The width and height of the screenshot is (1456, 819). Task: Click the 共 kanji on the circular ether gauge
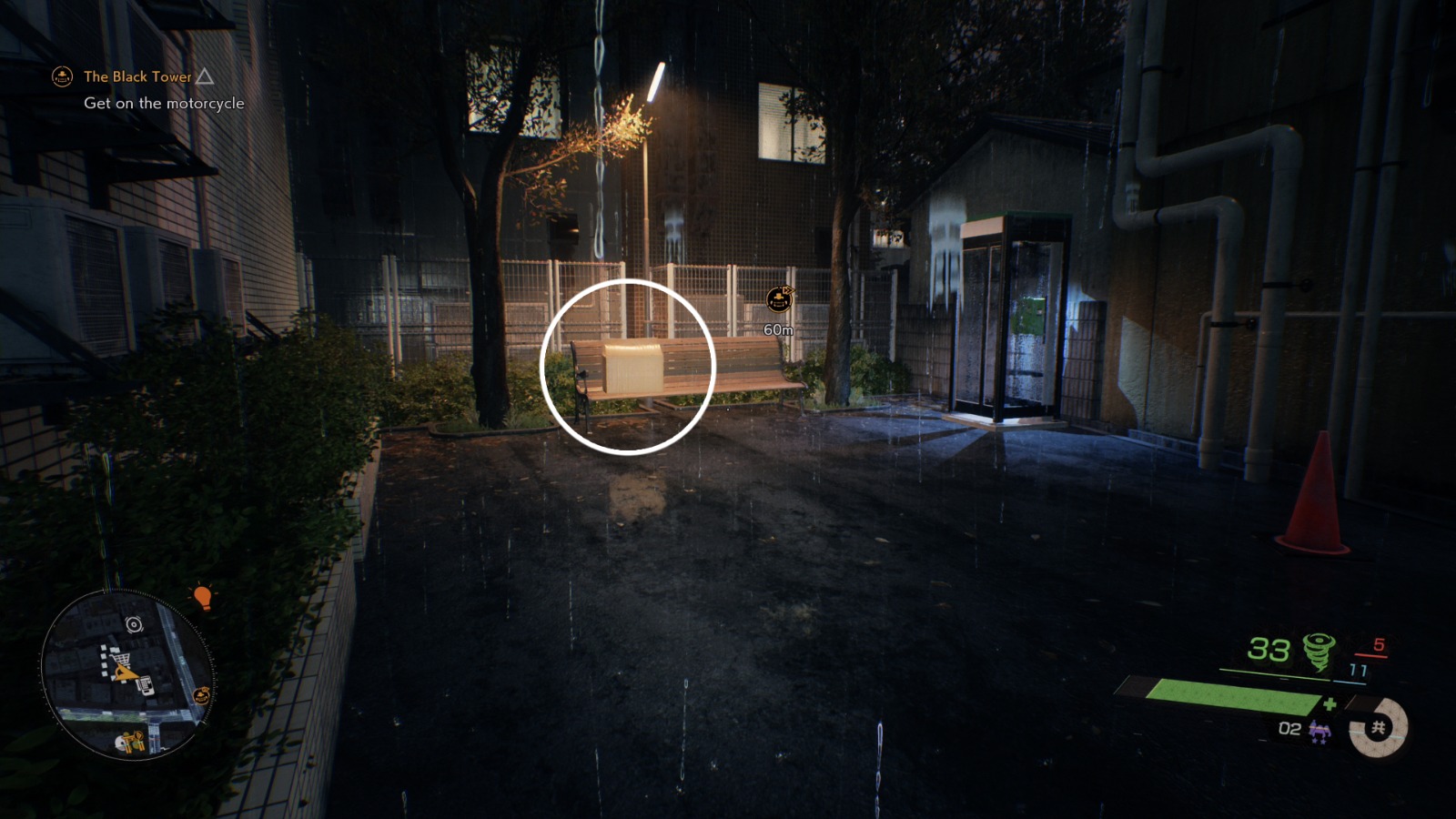(x=1380, y=729)
